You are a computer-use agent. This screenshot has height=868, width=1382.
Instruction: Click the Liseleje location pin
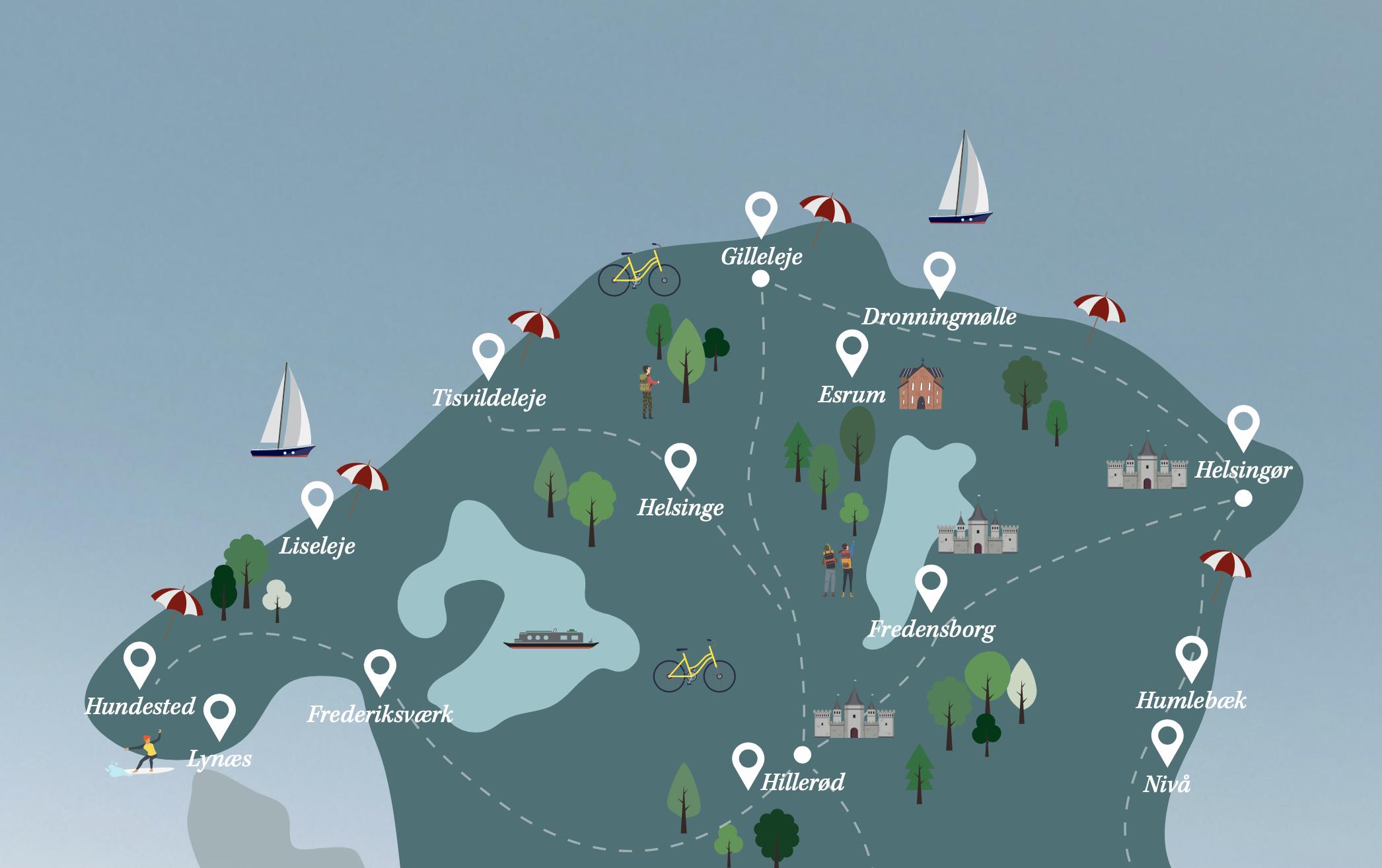317,499
